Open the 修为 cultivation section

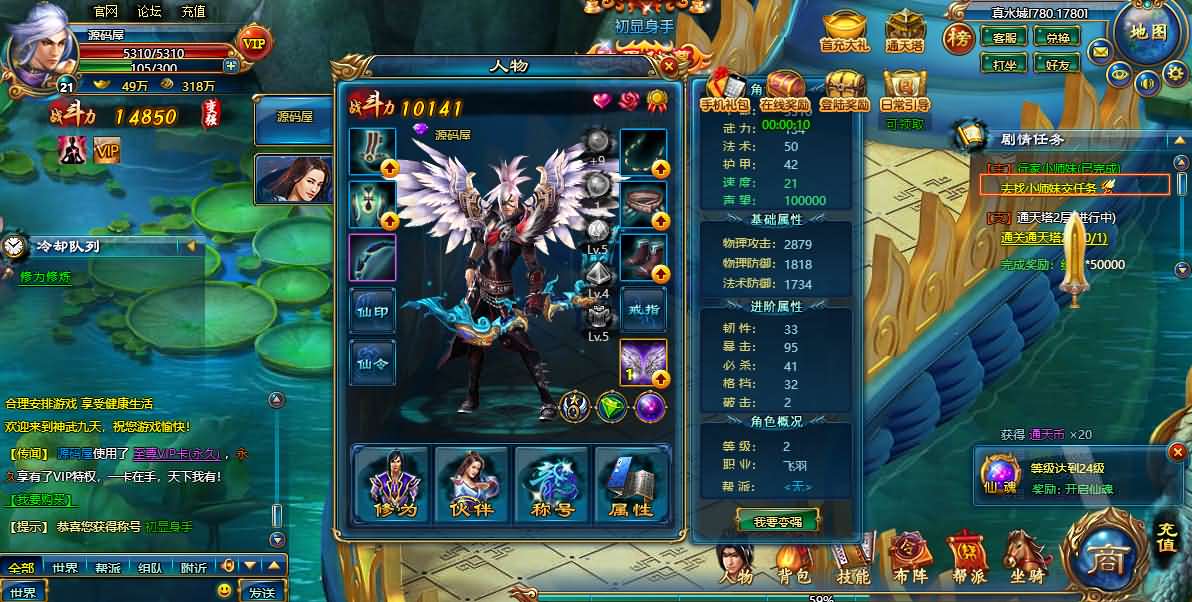click(x=391, y=485)
